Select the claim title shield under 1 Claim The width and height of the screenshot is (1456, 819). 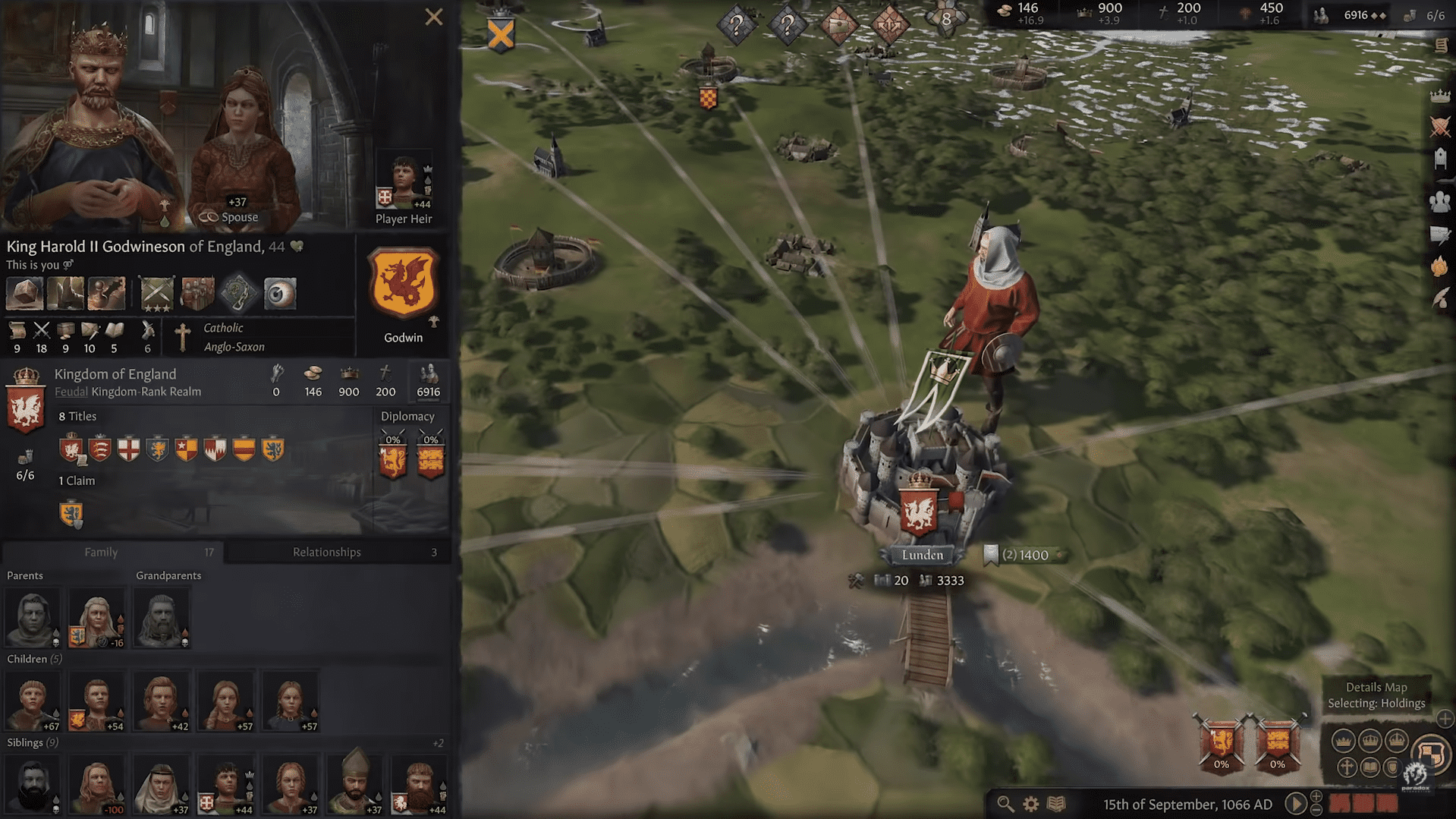click(71, 514)
